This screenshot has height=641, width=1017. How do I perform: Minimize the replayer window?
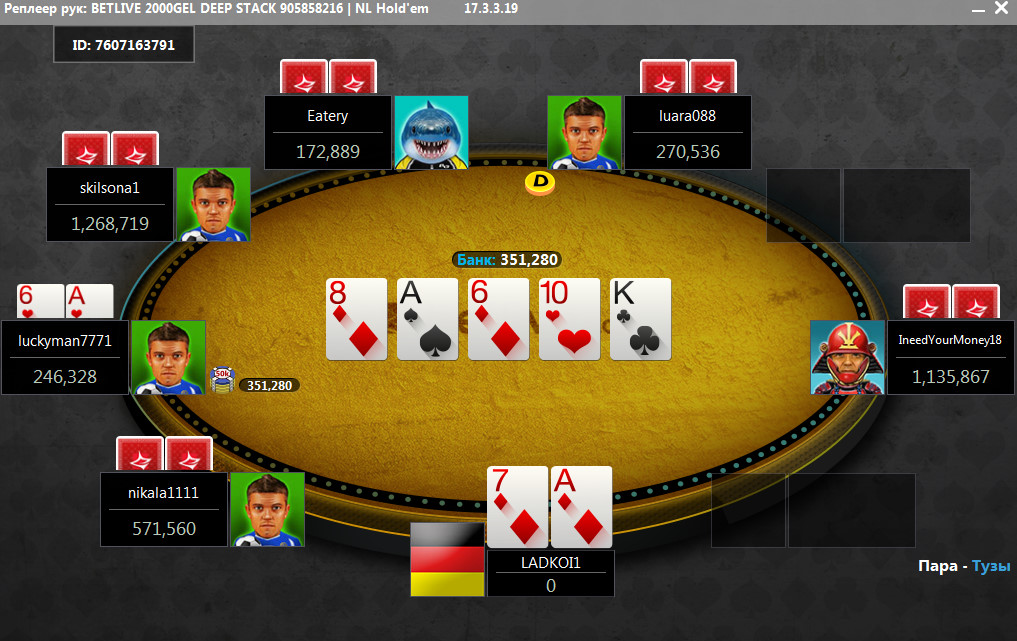tap(977, 8)
